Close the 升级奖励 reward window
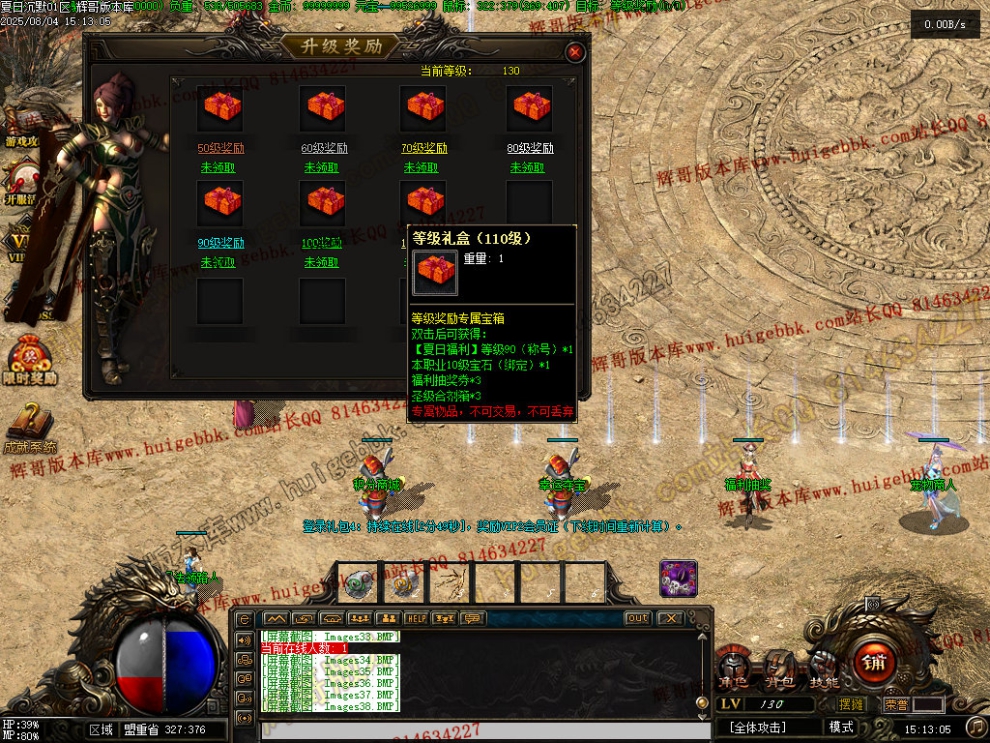990x743 pixels. [575, 53]
